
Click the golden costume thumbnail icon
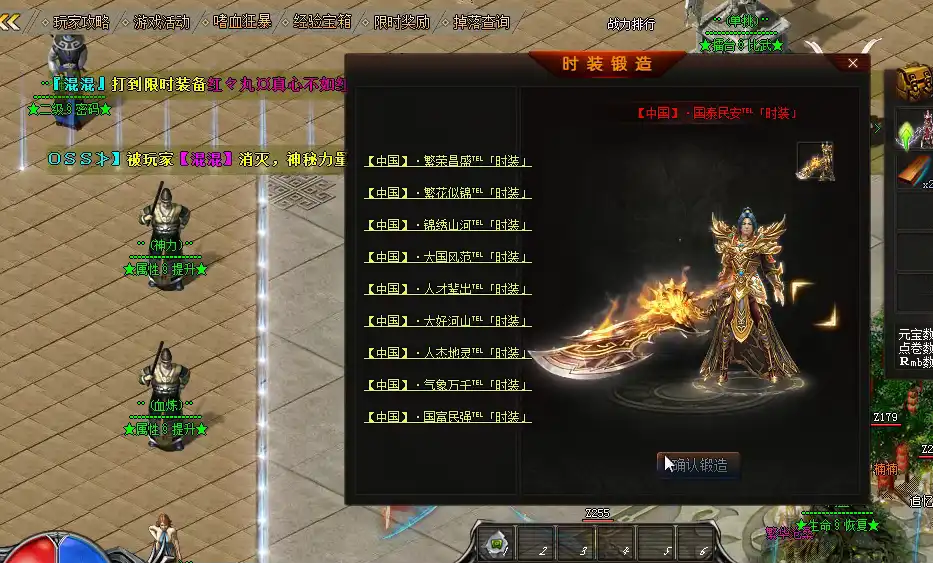815,161
